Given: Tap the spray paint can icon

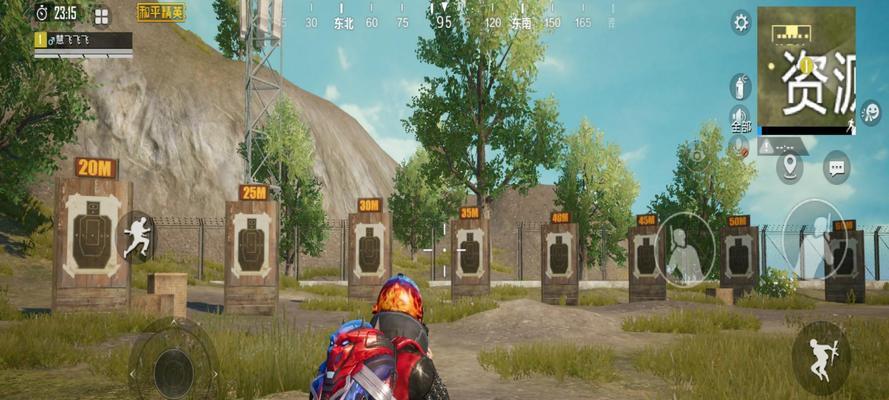Looking at the screenshot, I should click(x=740, y=85).
